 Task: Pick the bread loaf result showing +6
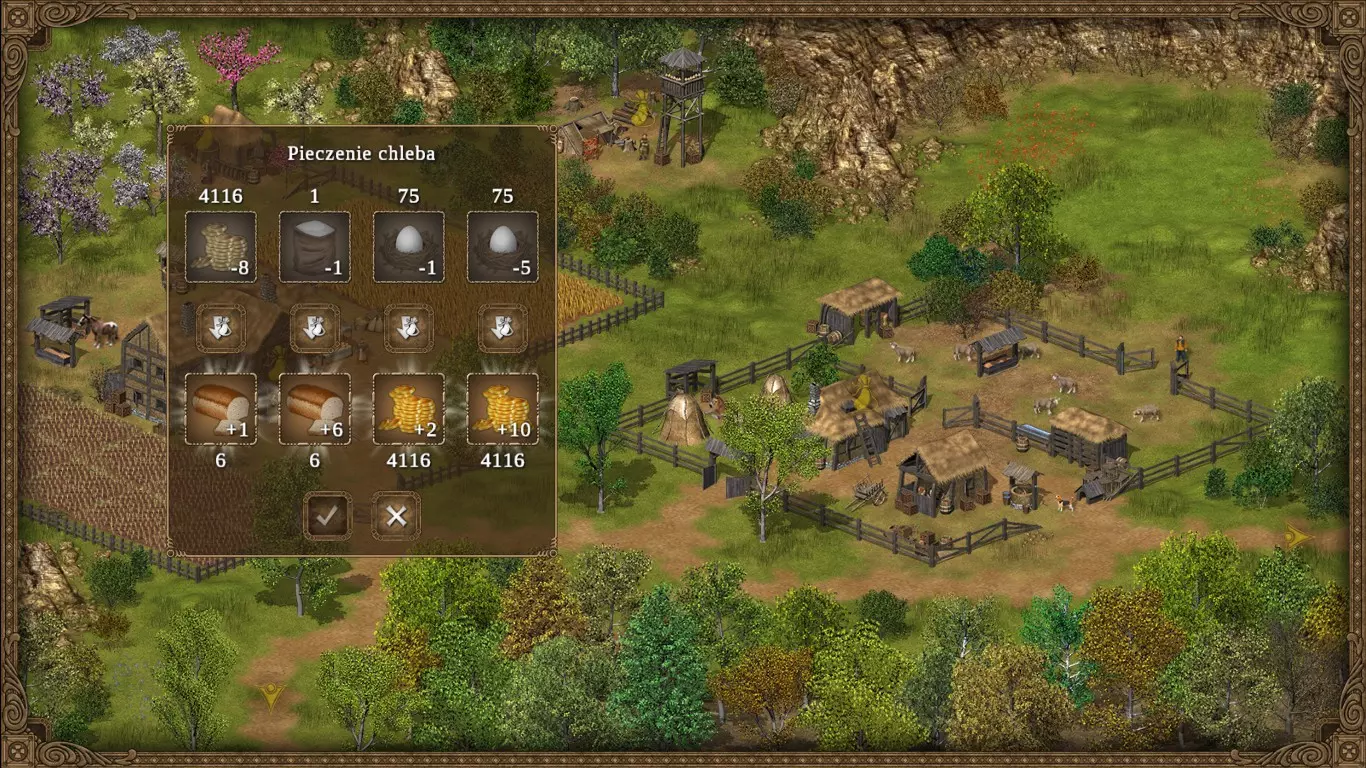point(314,408)
